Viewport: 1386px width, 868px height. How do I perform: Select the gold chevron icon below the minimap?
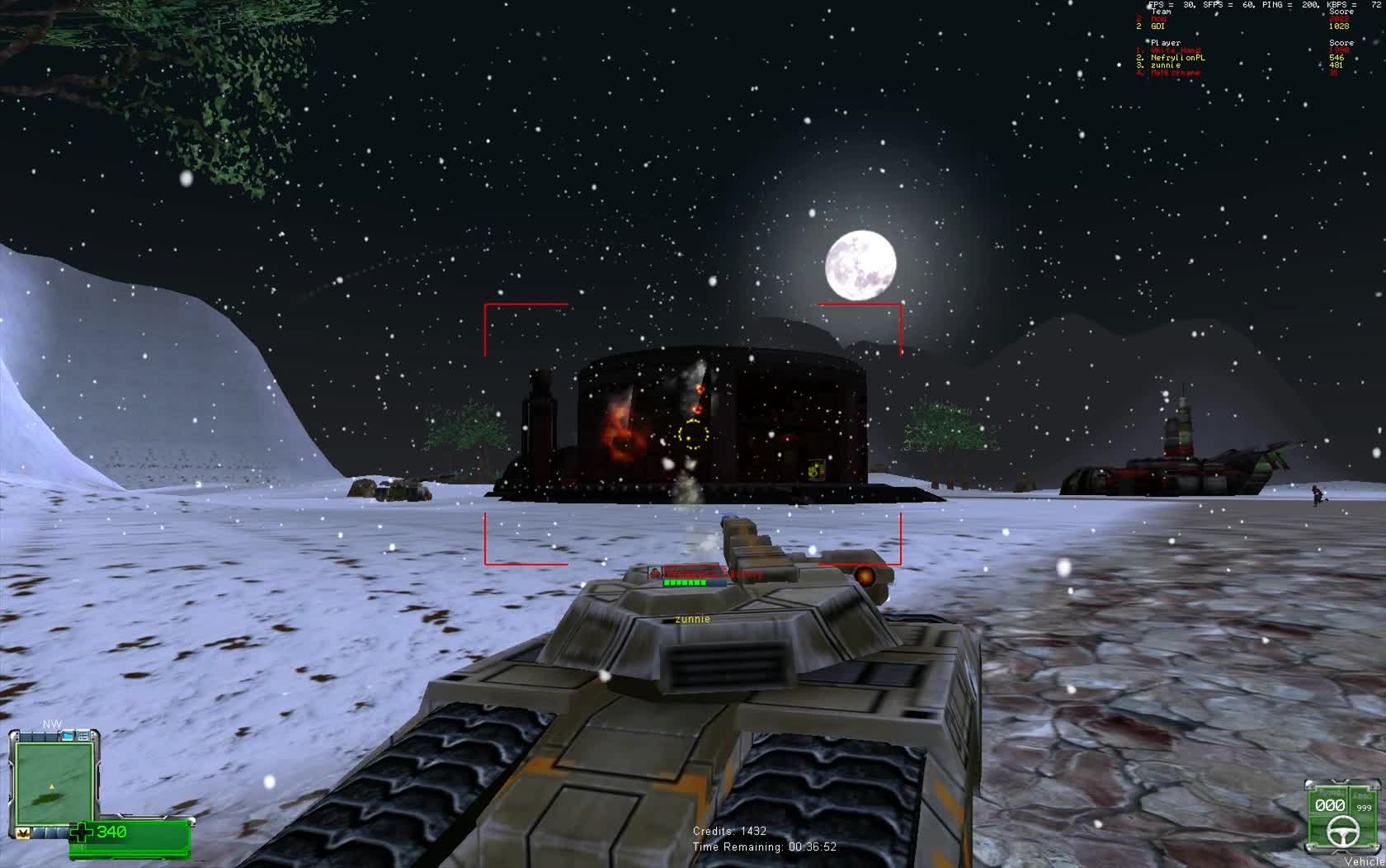(24, 832)
